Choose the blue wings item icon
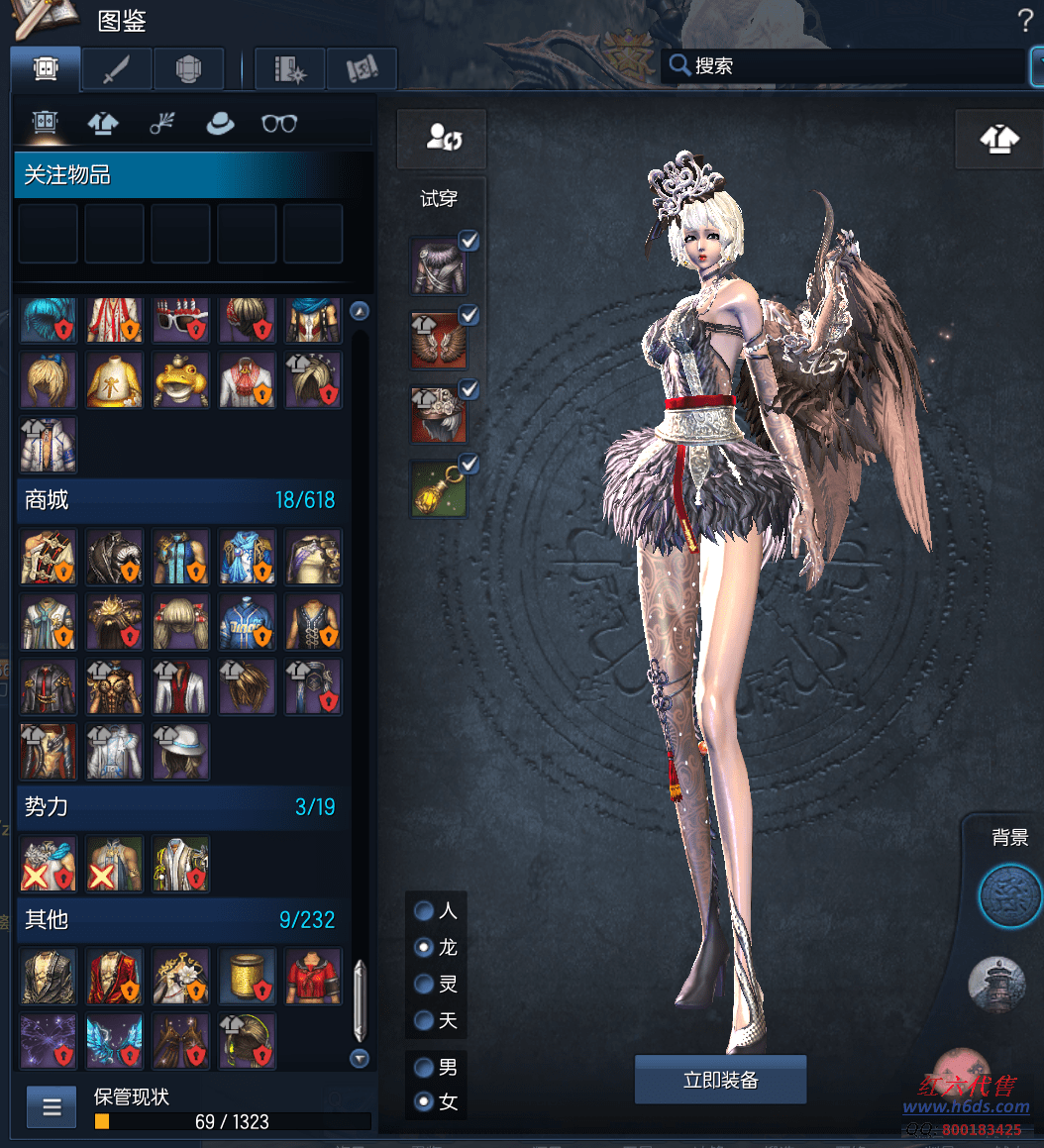 114,1042
